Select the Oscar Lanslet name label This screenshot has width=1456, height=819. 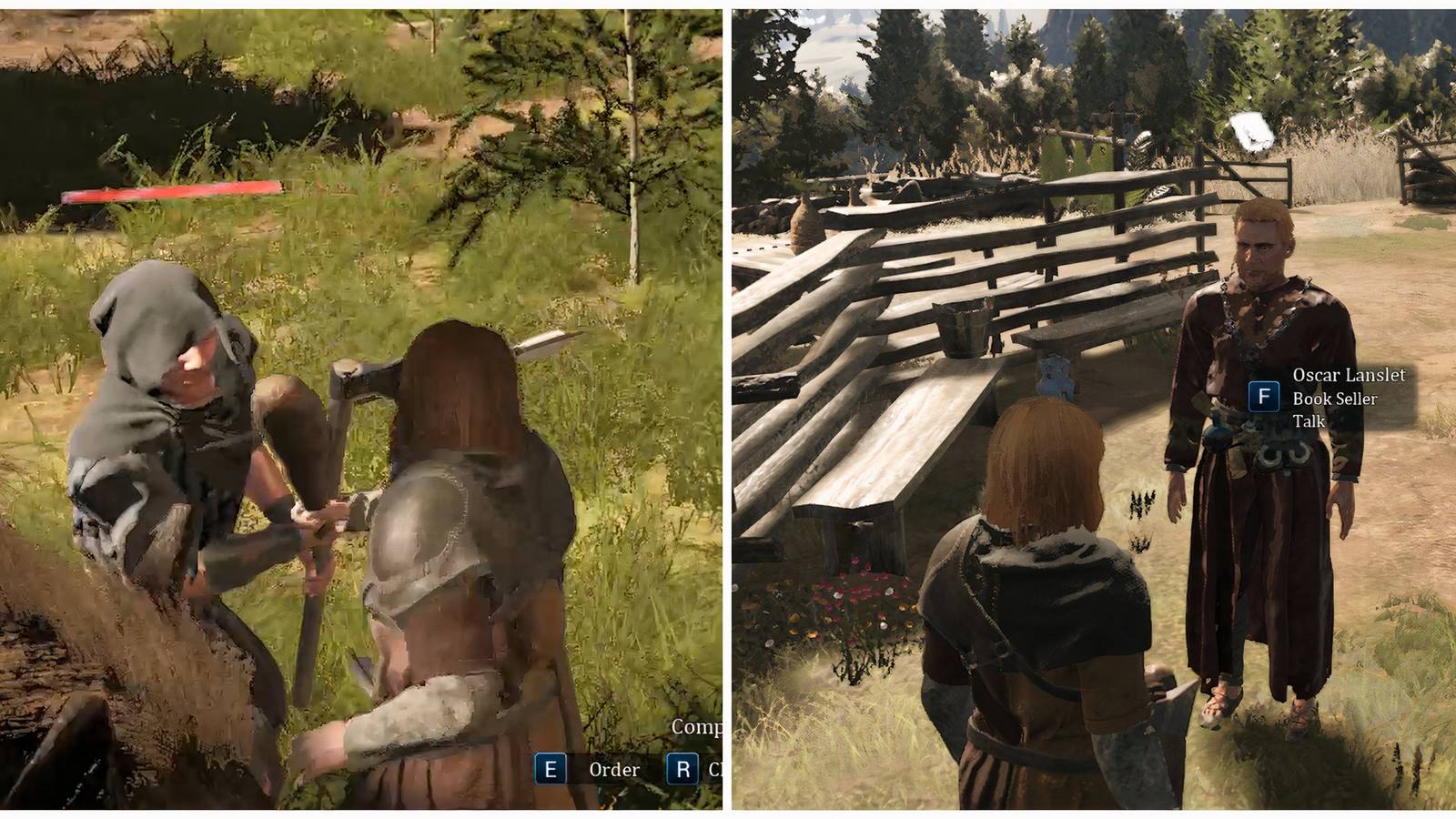[x=1349, y=374]
